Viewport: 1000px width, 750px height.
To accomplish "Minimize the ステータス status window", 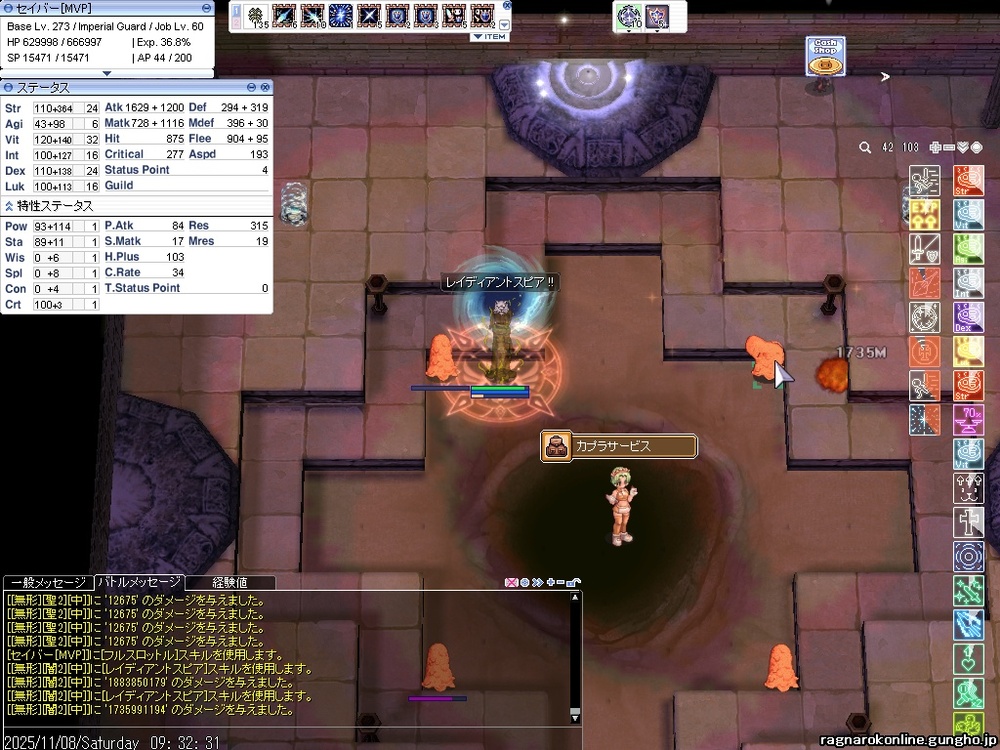I will click(252, 88).
